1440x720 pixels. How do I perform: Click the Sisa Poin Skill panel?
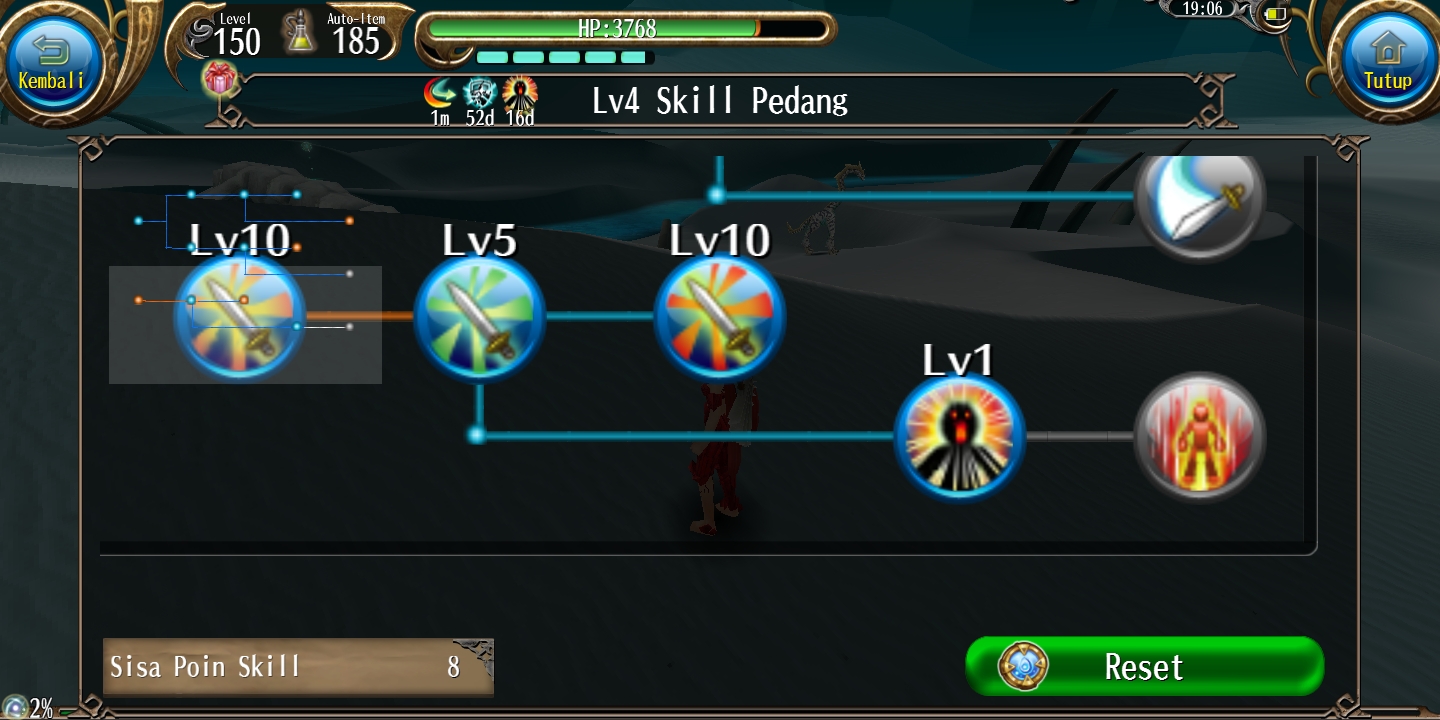[298, 666]
